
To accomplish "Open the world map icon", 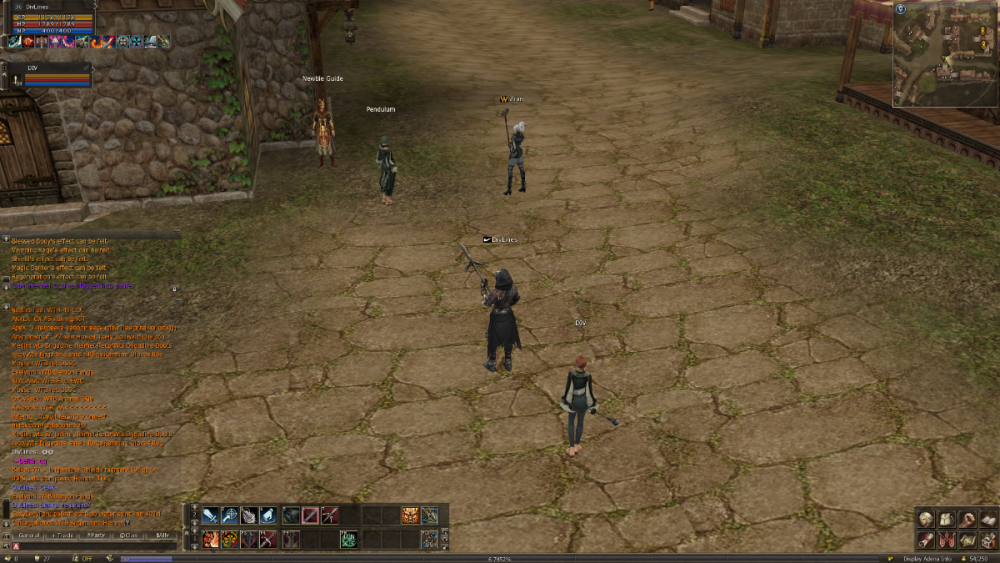I will pyautogui.click(x=967, y=540).
